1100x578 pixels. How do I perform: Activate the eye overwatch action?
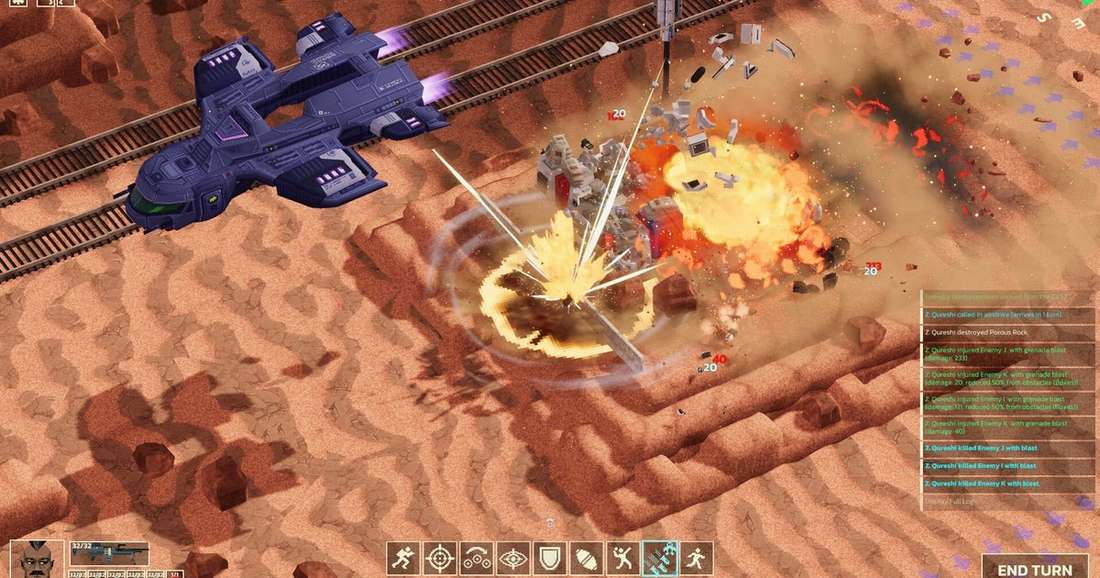(513, 558)
